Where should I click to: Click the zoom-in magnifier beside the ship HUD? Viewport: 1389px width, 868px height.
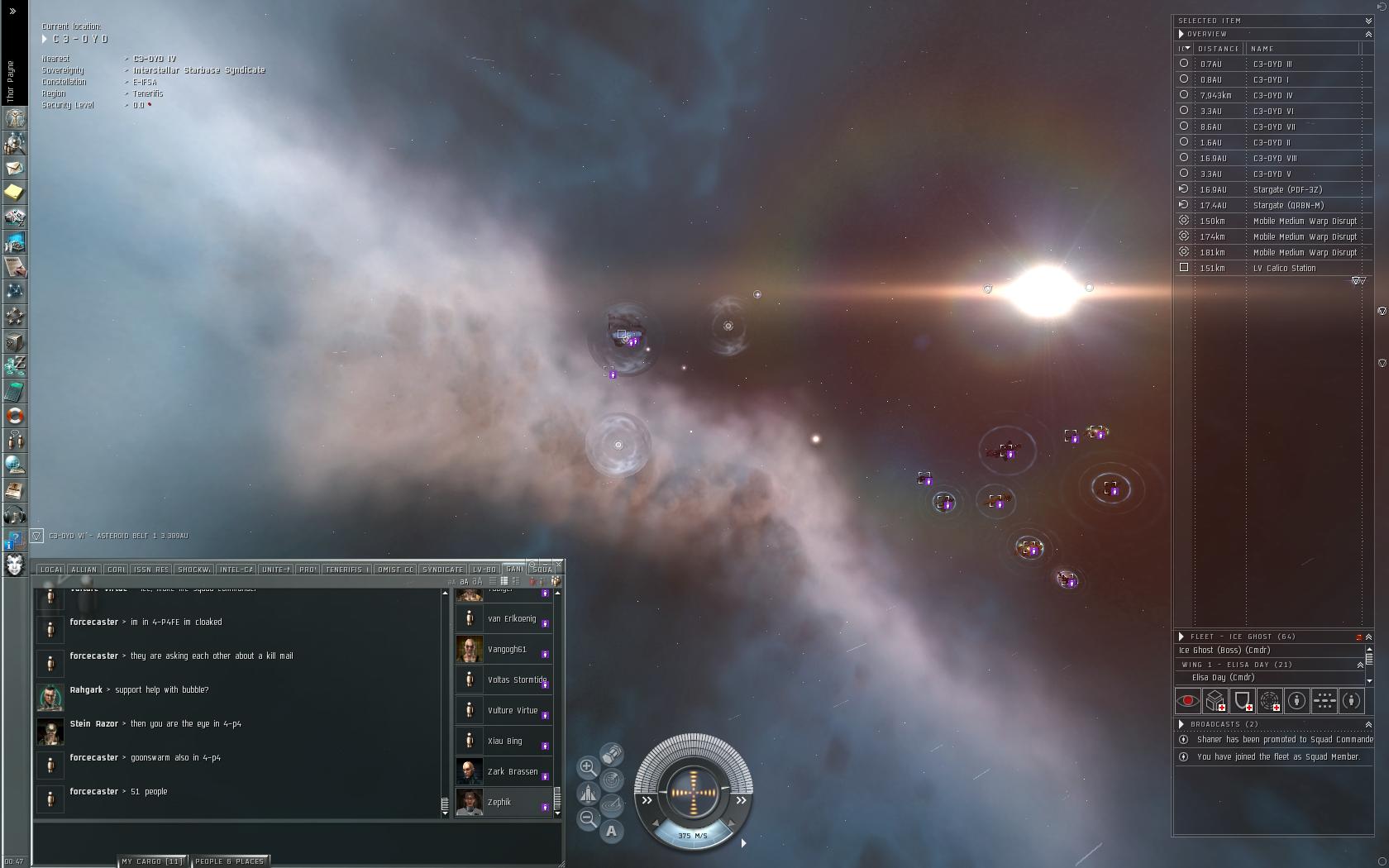(588, 767)
